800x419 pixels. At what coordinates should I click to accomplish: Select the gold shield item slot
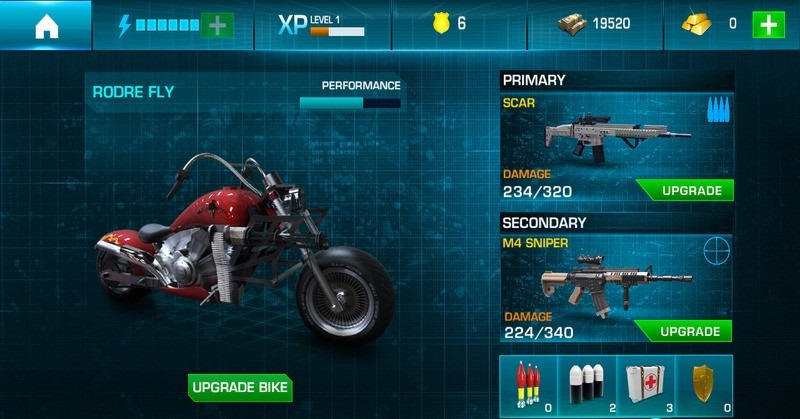(x=703, y=385)
